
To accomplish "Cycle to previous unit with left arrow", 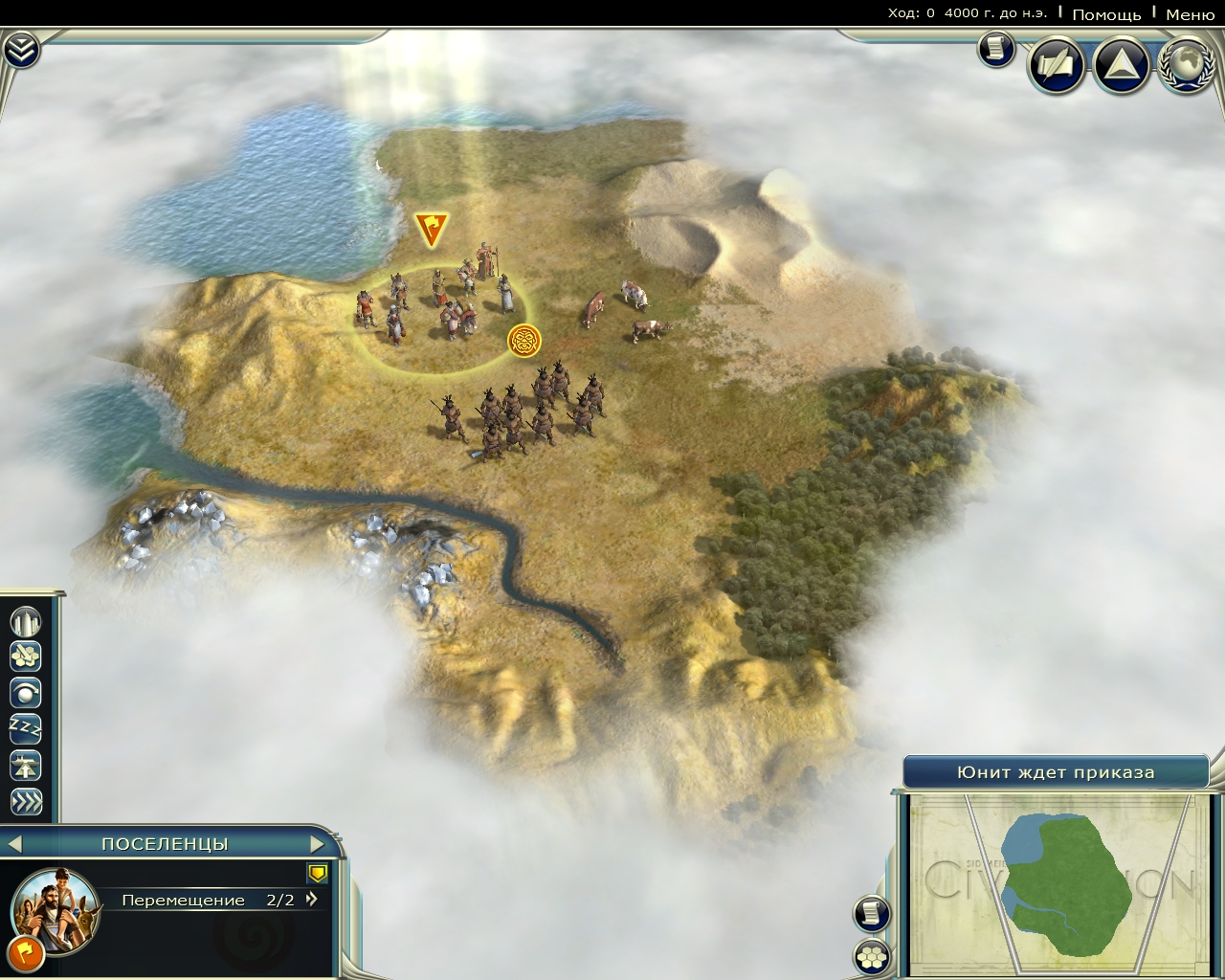I will pos(14,844).
